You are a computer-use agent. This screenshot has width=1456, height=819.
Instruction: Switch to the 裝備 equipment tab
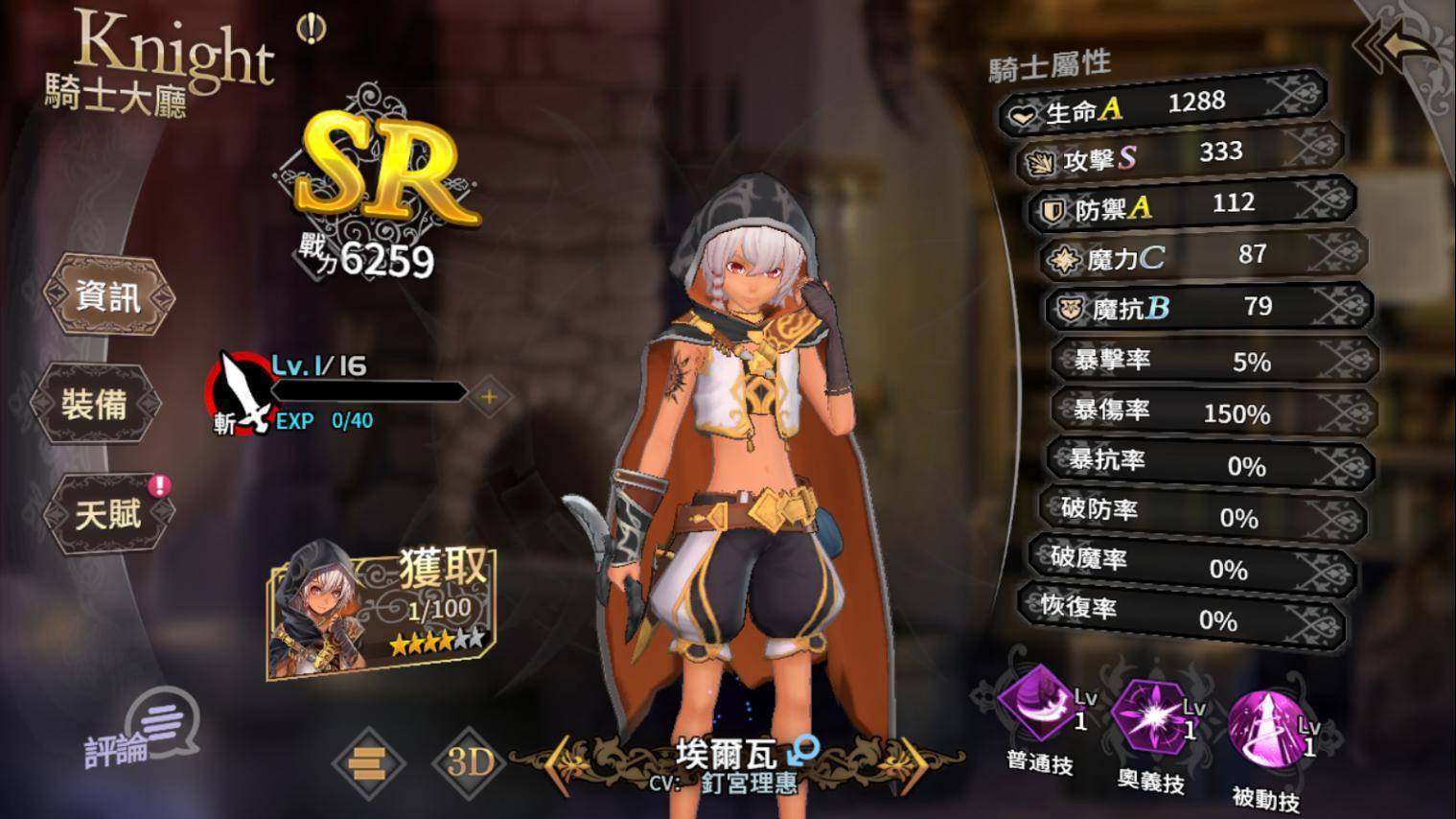[94, 405]
